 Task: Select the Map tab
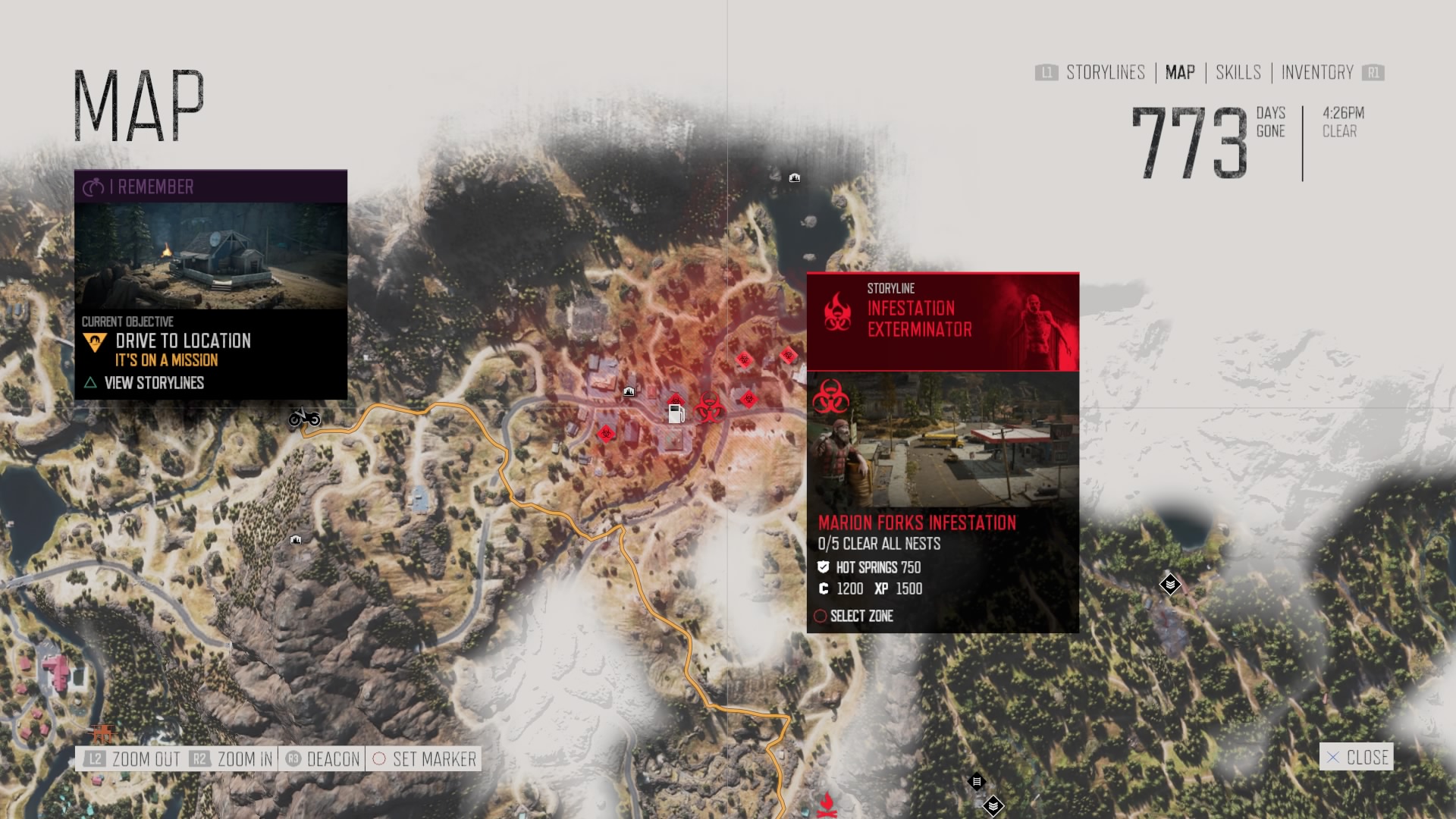[x=1180, y=73]
